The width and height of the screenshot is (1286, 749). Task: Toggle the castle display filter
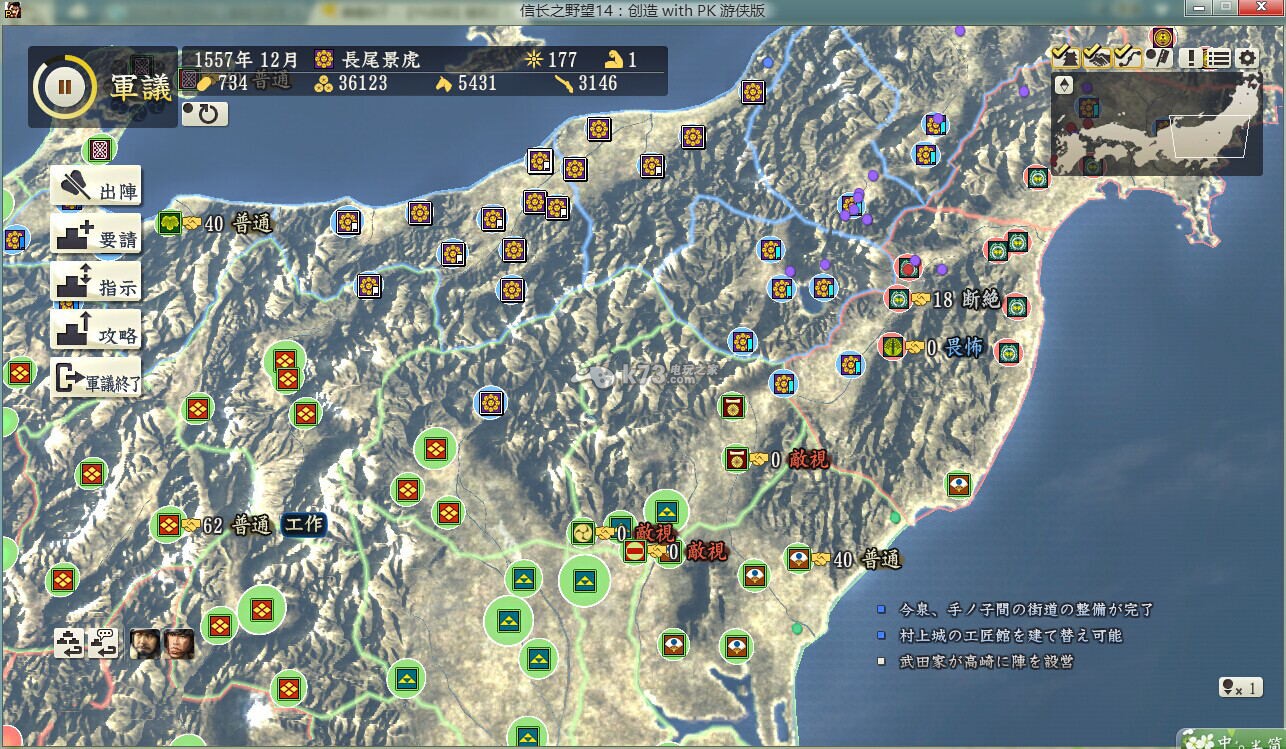tap(1066, 56)
